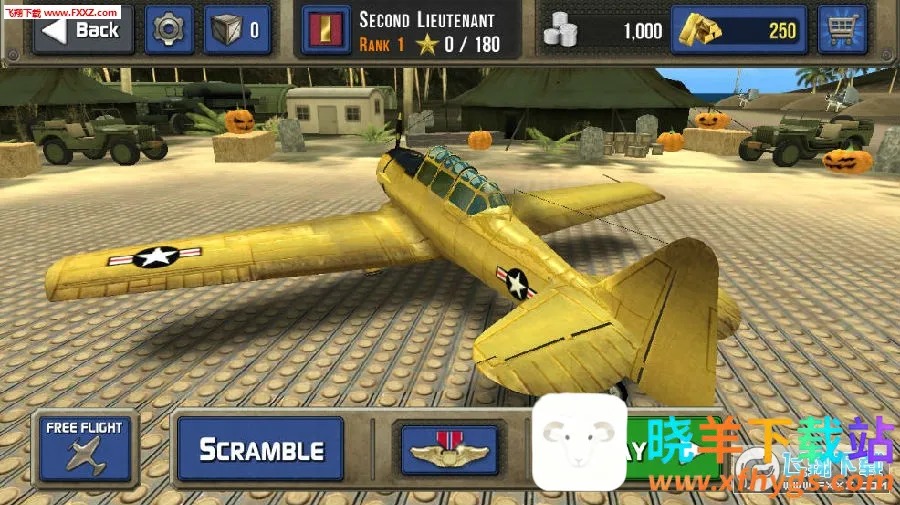Image resolution: width=900 pixels, height=505 pixels.
Task: Go back with the Back arrow button
Action: pyautogui.click(x=83, y=30)
